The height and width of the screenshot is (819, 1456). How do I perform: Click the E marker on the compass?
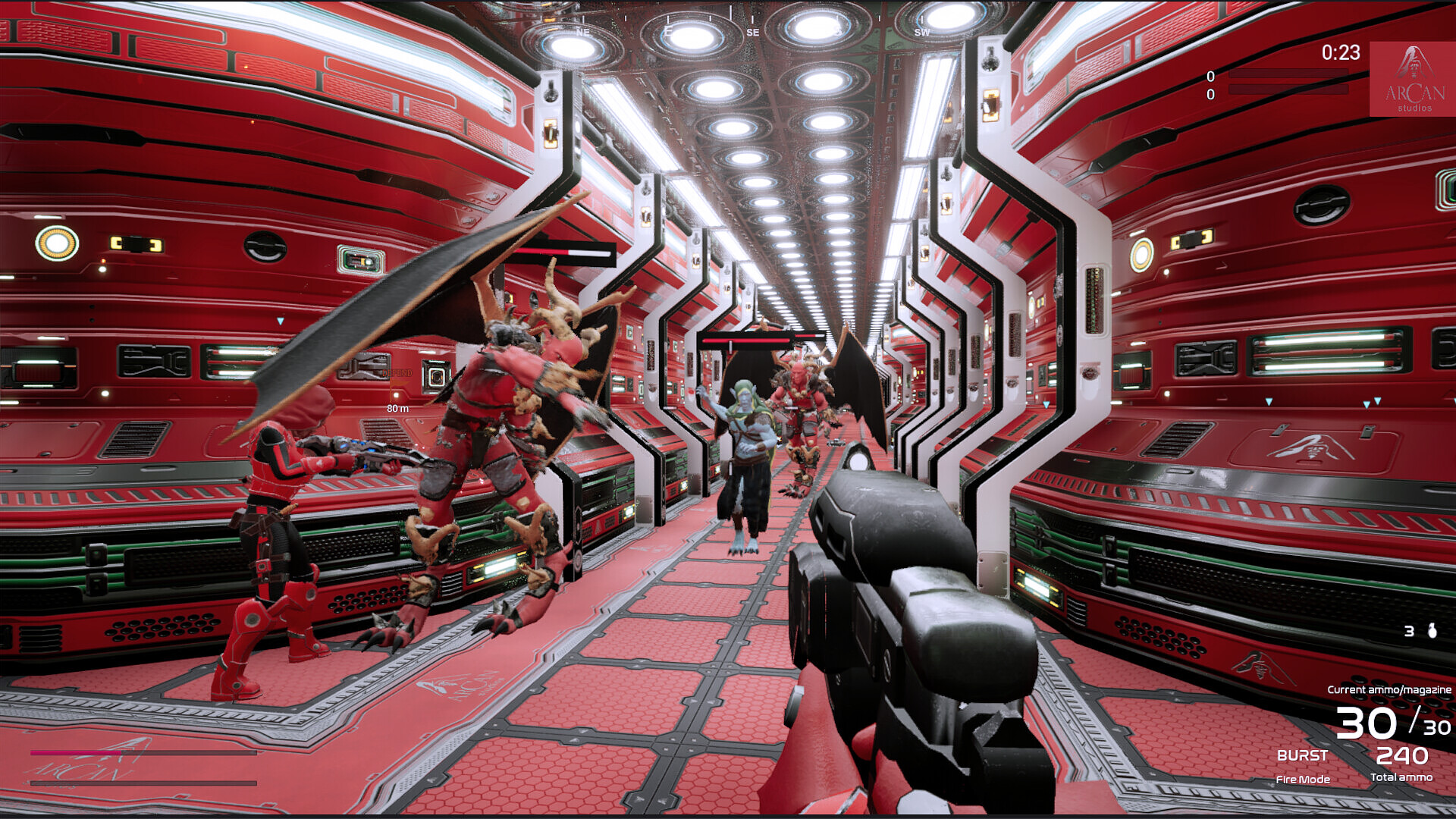[x=669, y=30]
